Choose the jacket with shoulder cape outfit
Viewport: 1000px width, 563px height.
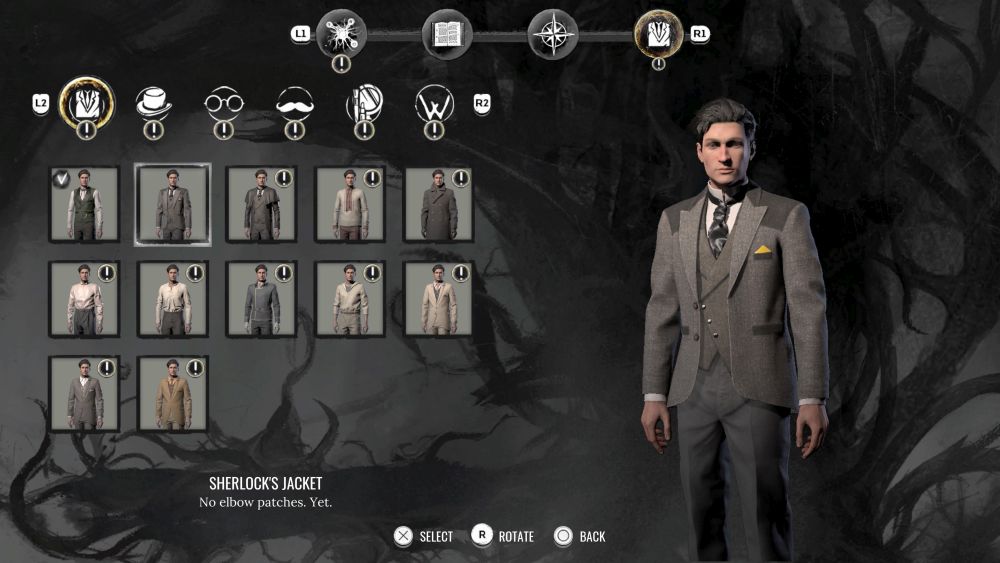(x=262, y=204)
